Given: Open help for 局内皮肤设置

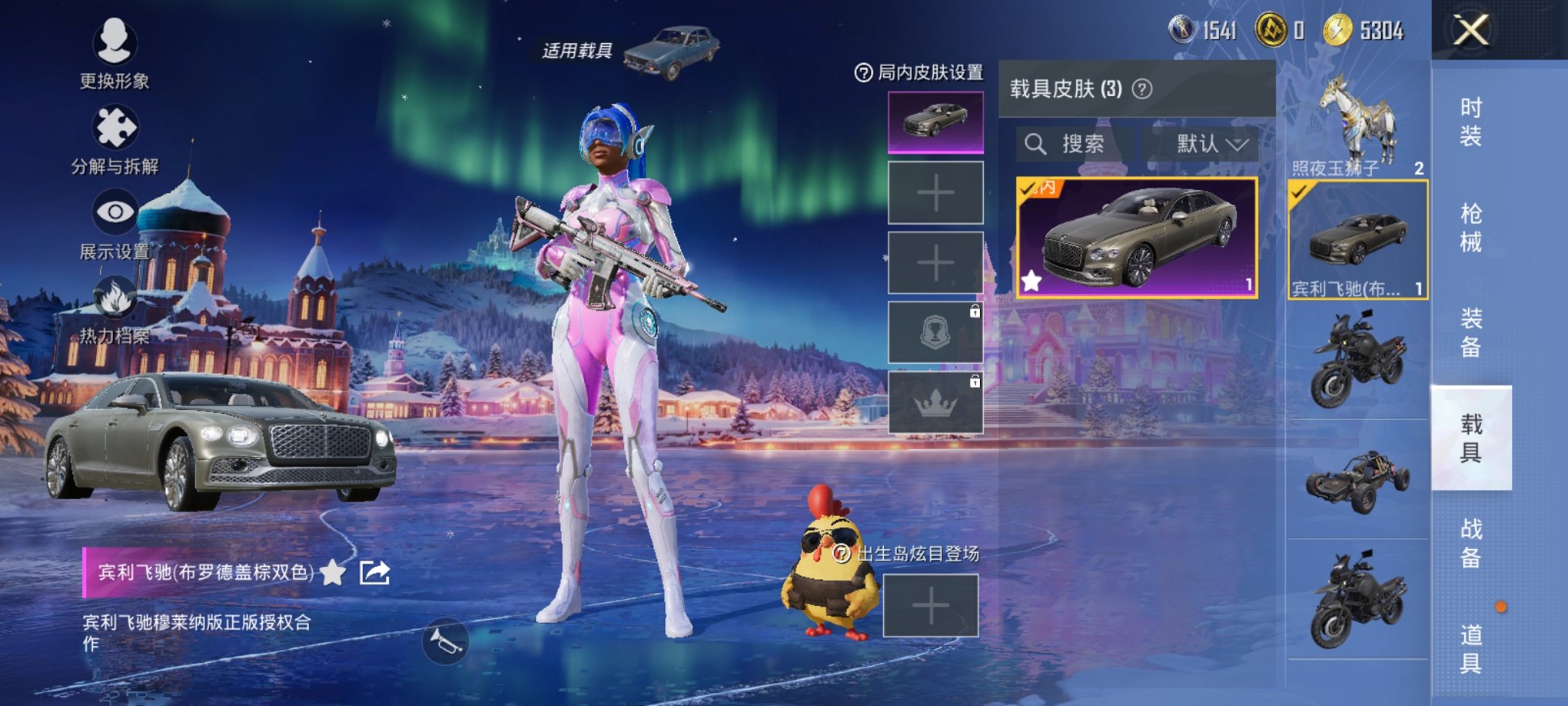Looking at the screenshot, I should tap(865, 72).
